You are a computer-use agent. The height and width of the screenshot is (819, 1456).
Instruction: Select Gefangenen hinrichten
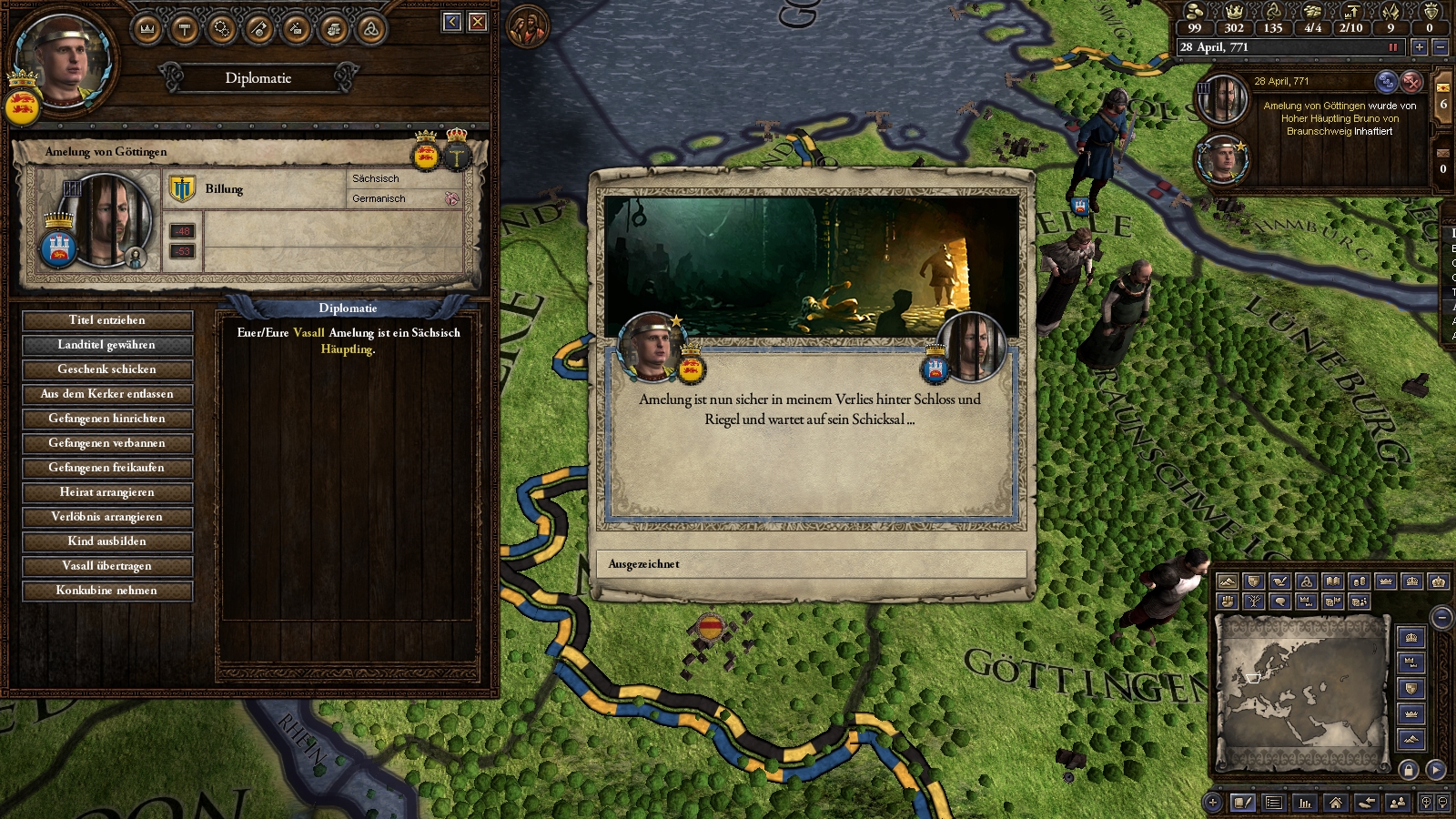(x=107, y=419)
